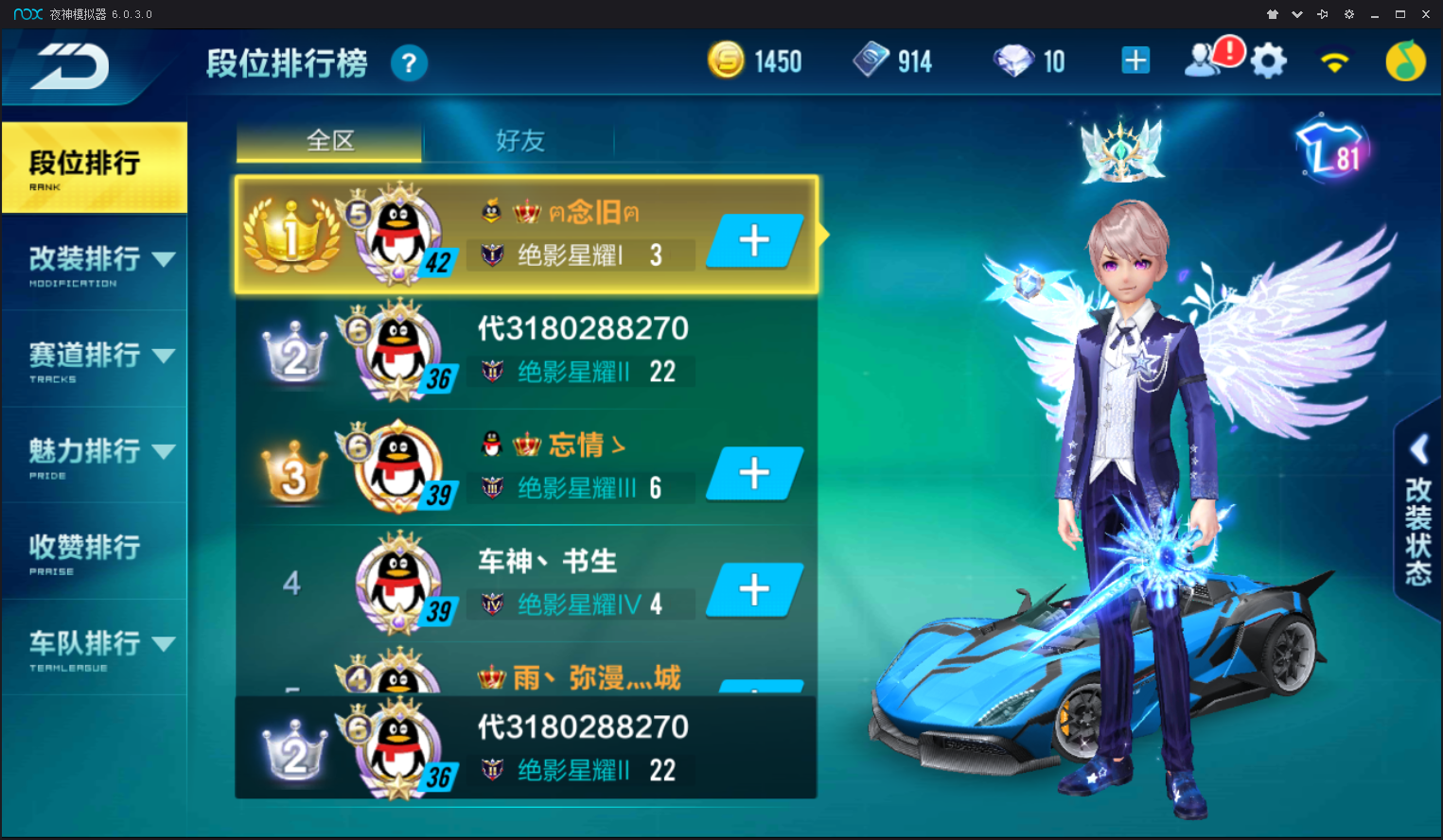Click the blue plus recharge icon in top bar
Viewport: 1443px width, 840px height.
[1135, 60]
